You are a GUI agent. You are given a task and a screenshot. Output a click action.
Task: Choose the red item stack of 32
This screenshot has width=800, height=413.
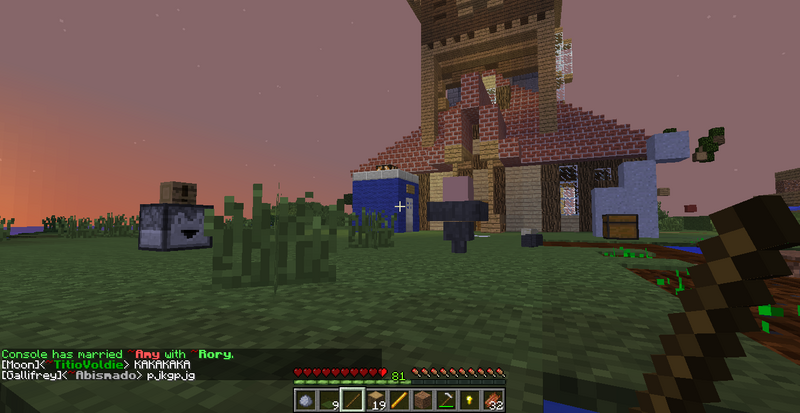490,400
